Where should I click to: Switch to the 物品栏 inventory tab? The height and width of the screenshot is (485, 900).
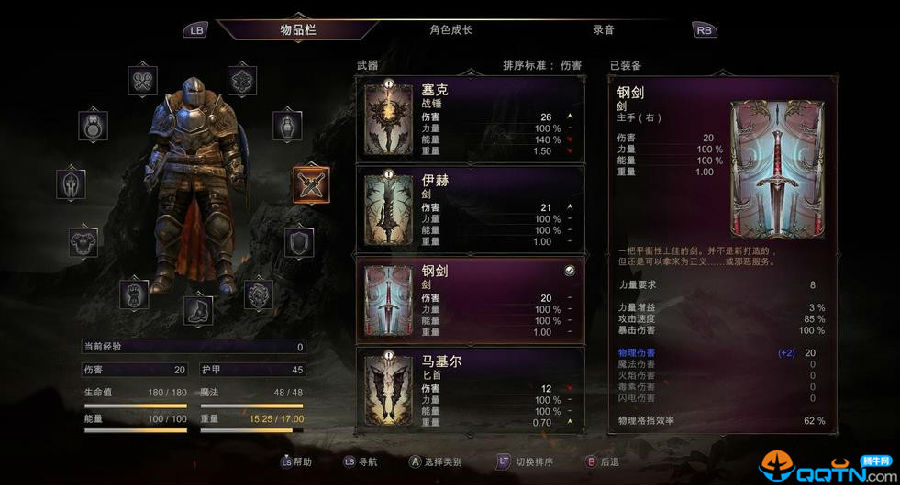(x=297, y=30)
